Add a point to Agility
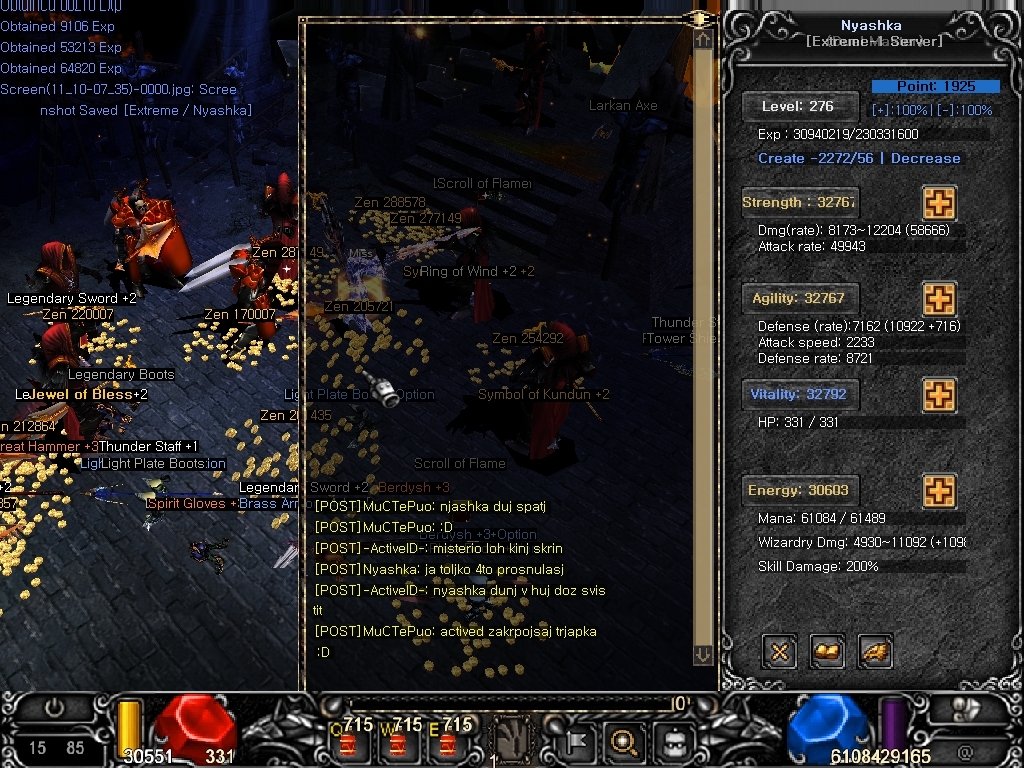The width and height of the screenshot is (1024, 768). (938, 299)
